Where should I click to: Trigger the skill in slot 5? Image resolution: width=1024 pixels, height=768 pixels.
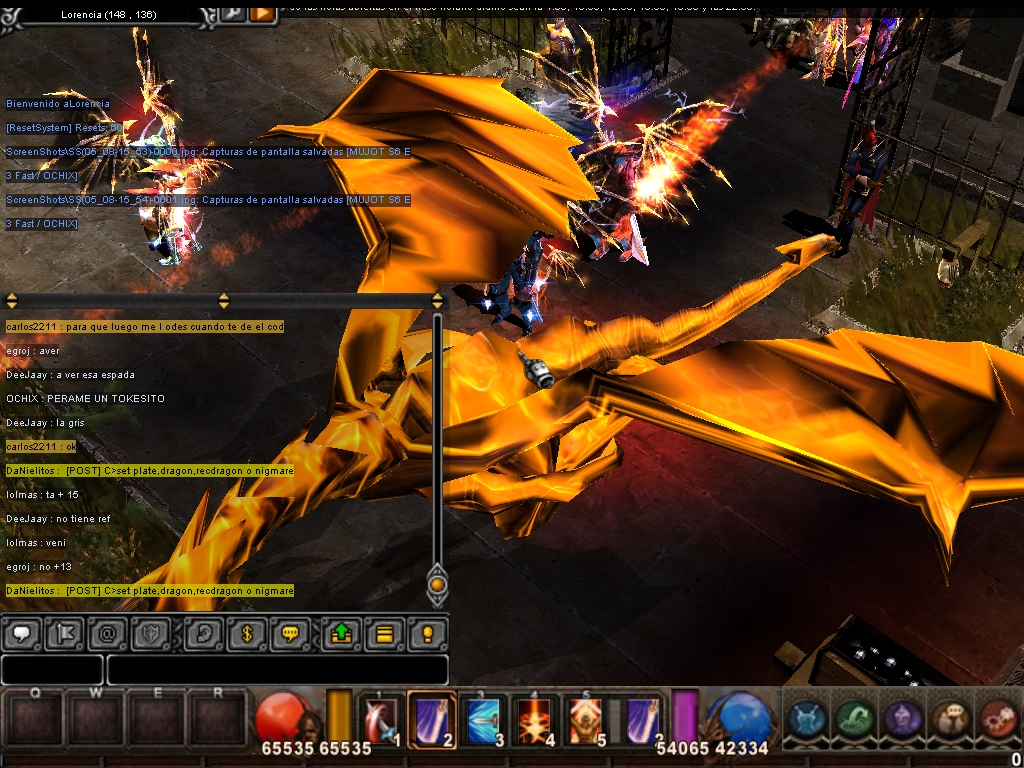click(x=587, y=720)
